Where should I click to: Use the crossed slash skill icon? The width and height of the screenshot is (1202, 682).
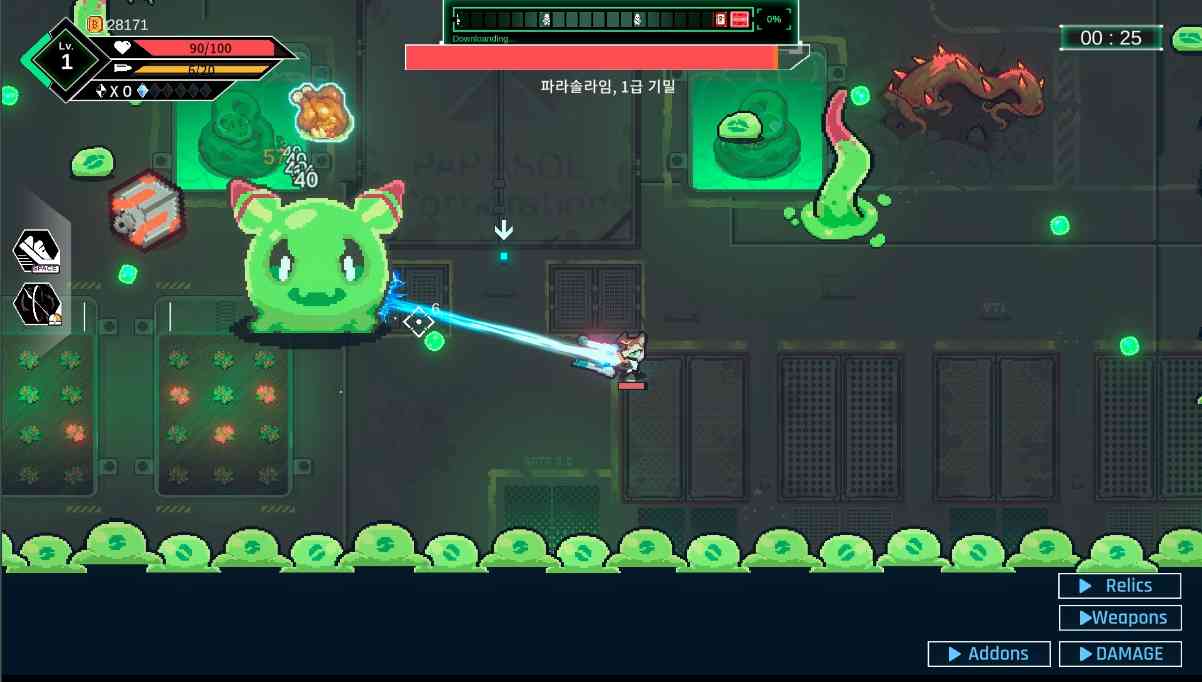(37, 305)
